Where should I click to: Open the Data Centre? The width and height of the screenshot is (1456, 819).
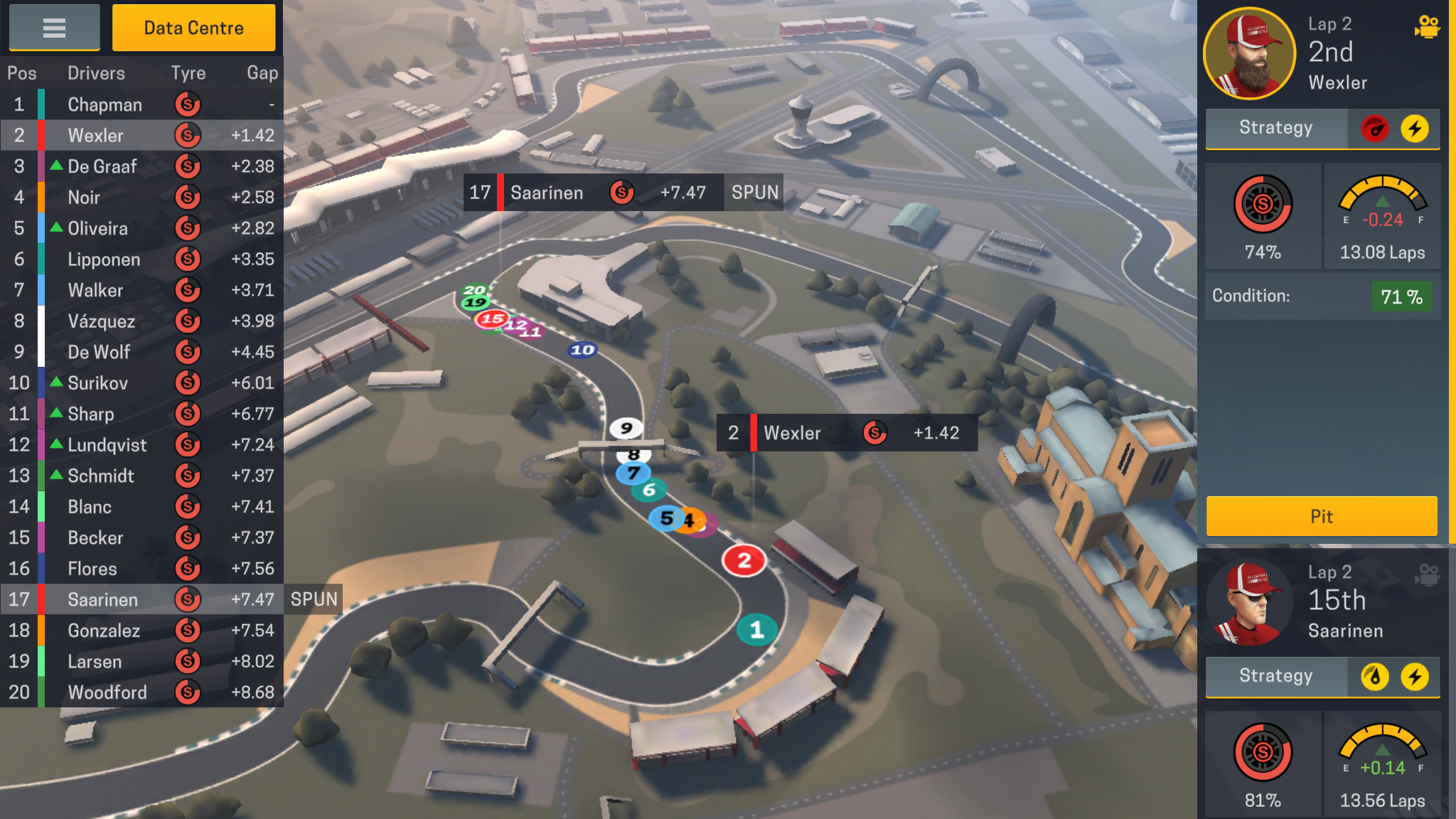point(193,28)
